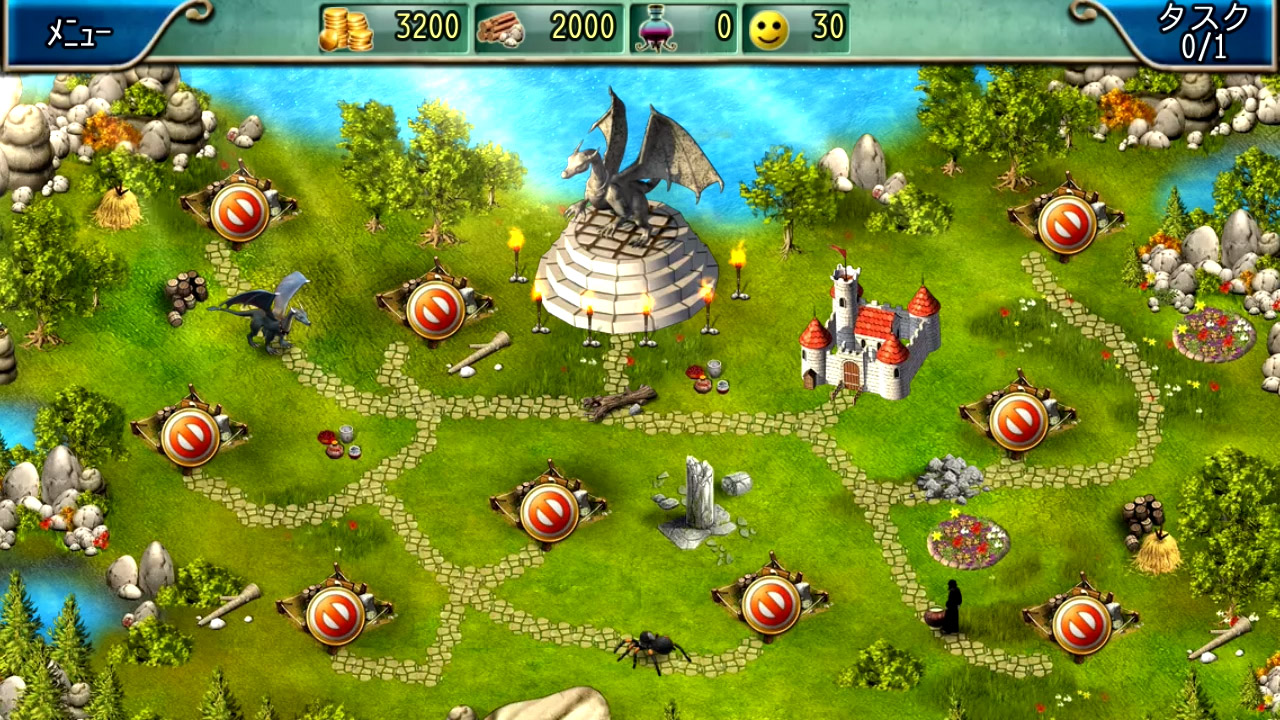Viewport: 1280px width, 720px height.
Task: Show the タスク task list
Action: tap(1203, 32)
